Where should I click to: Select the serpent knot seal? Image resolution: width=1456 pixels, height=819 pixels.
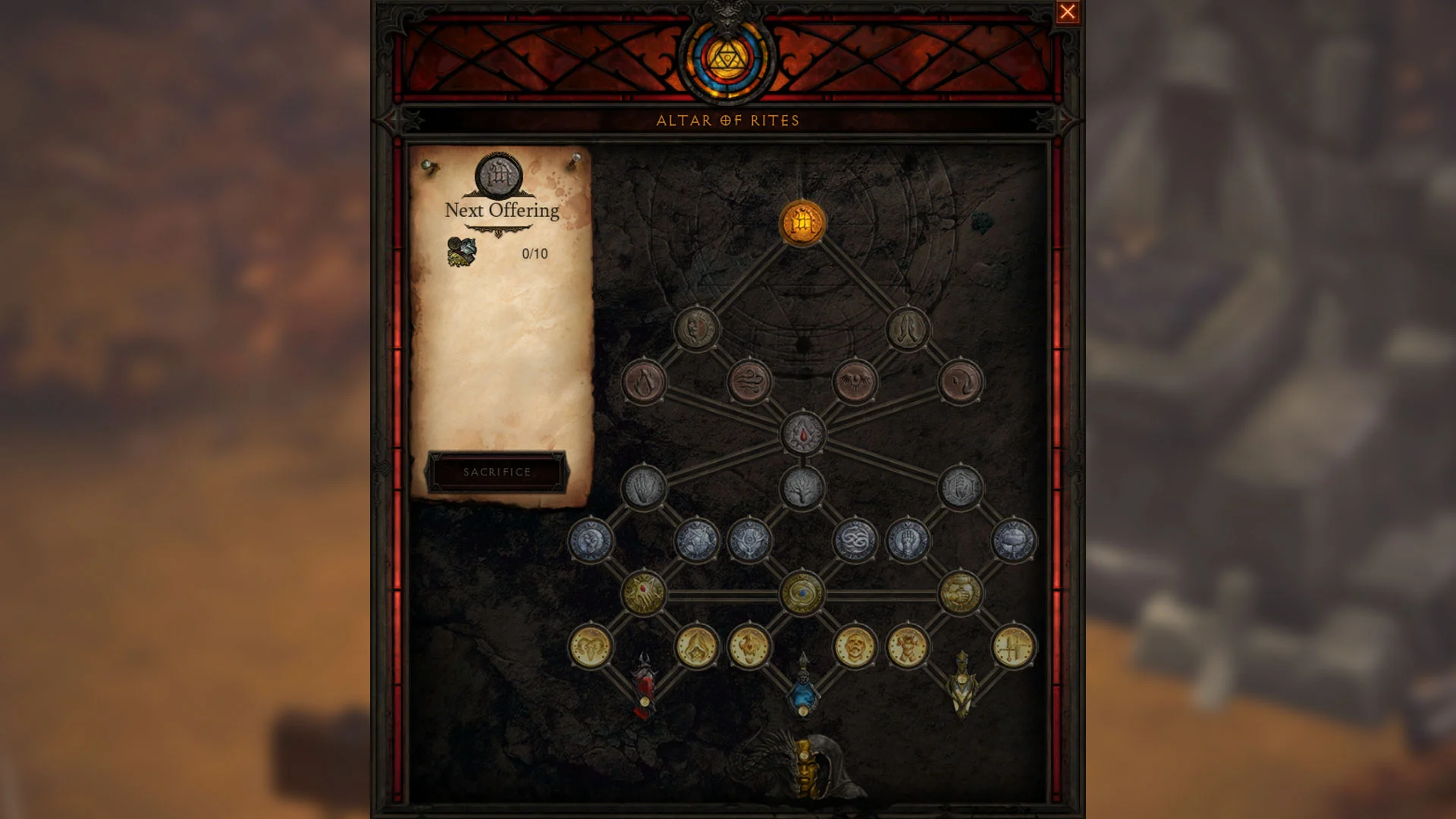tap(855, 539)
